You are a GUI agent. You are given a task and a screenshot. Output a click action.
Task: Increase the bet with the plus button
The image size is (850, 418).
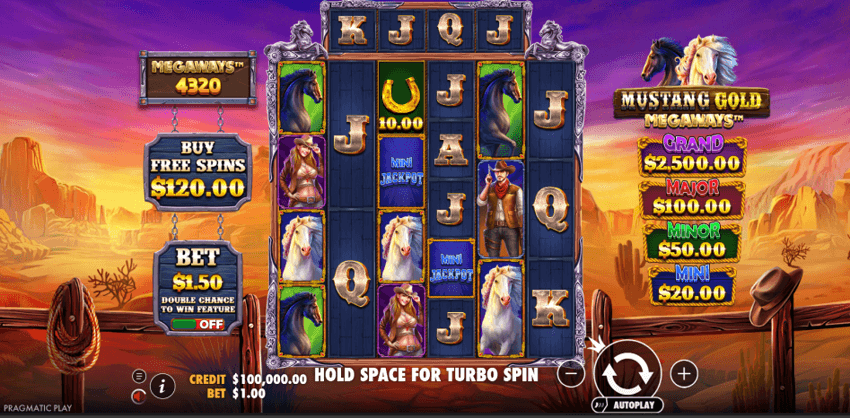tap(683, 374)
